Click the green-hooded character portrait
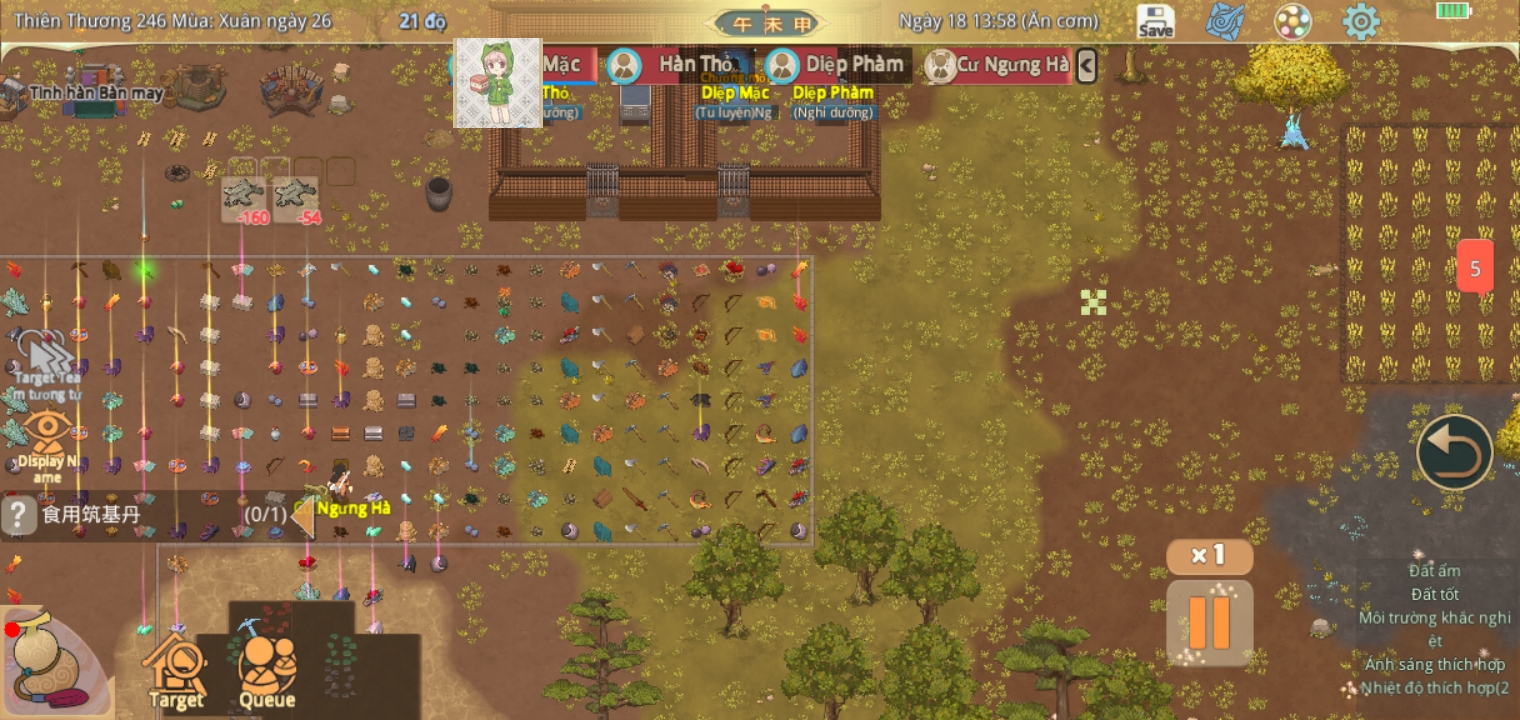 click(x=498, y=83)
